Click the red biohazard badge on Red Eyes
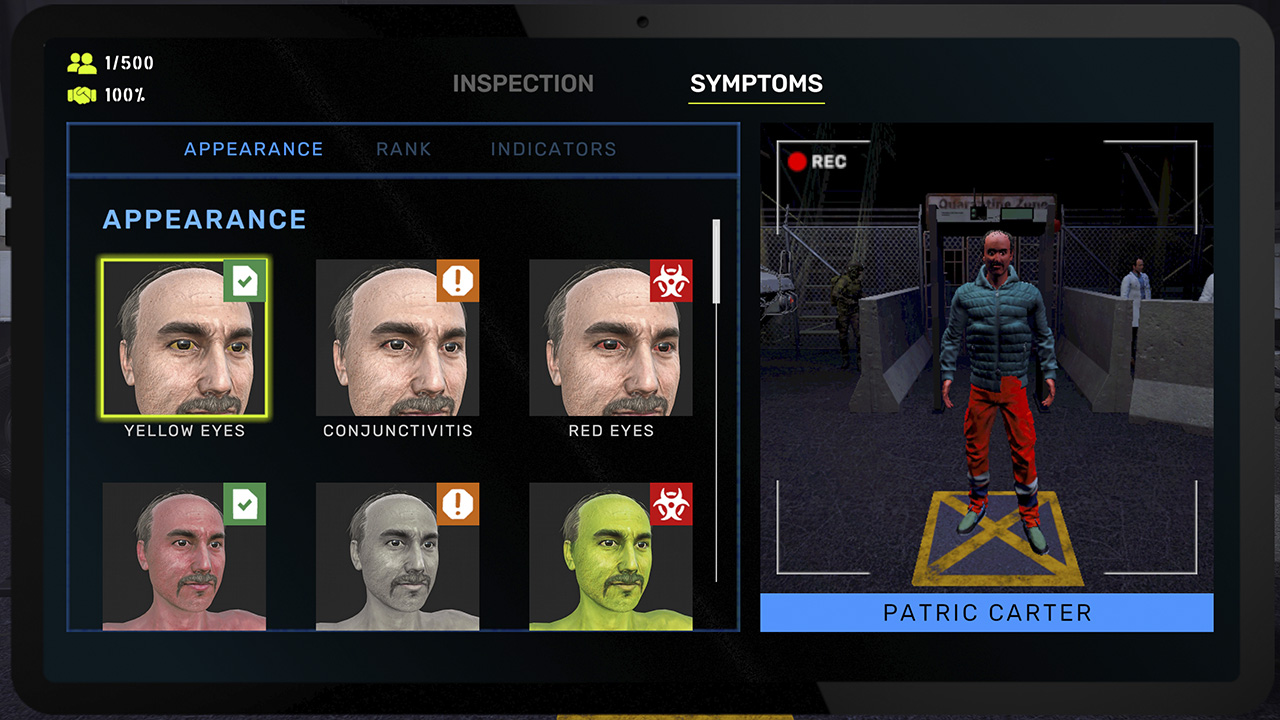This screenshot has height=720, width=1280. (x=671, y=282)
